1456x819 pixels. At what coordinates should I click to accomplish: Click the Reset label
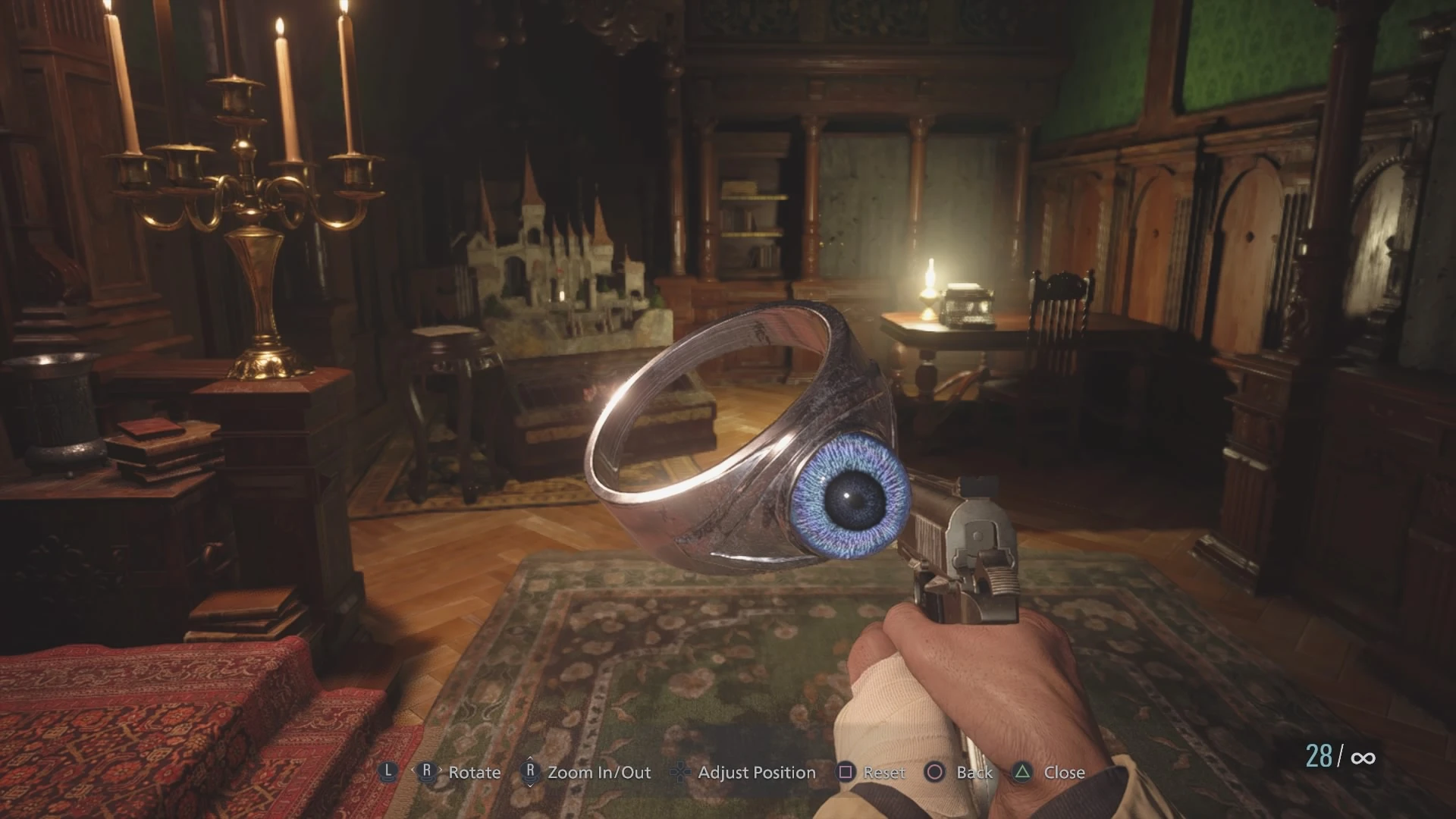click(883, 772)
